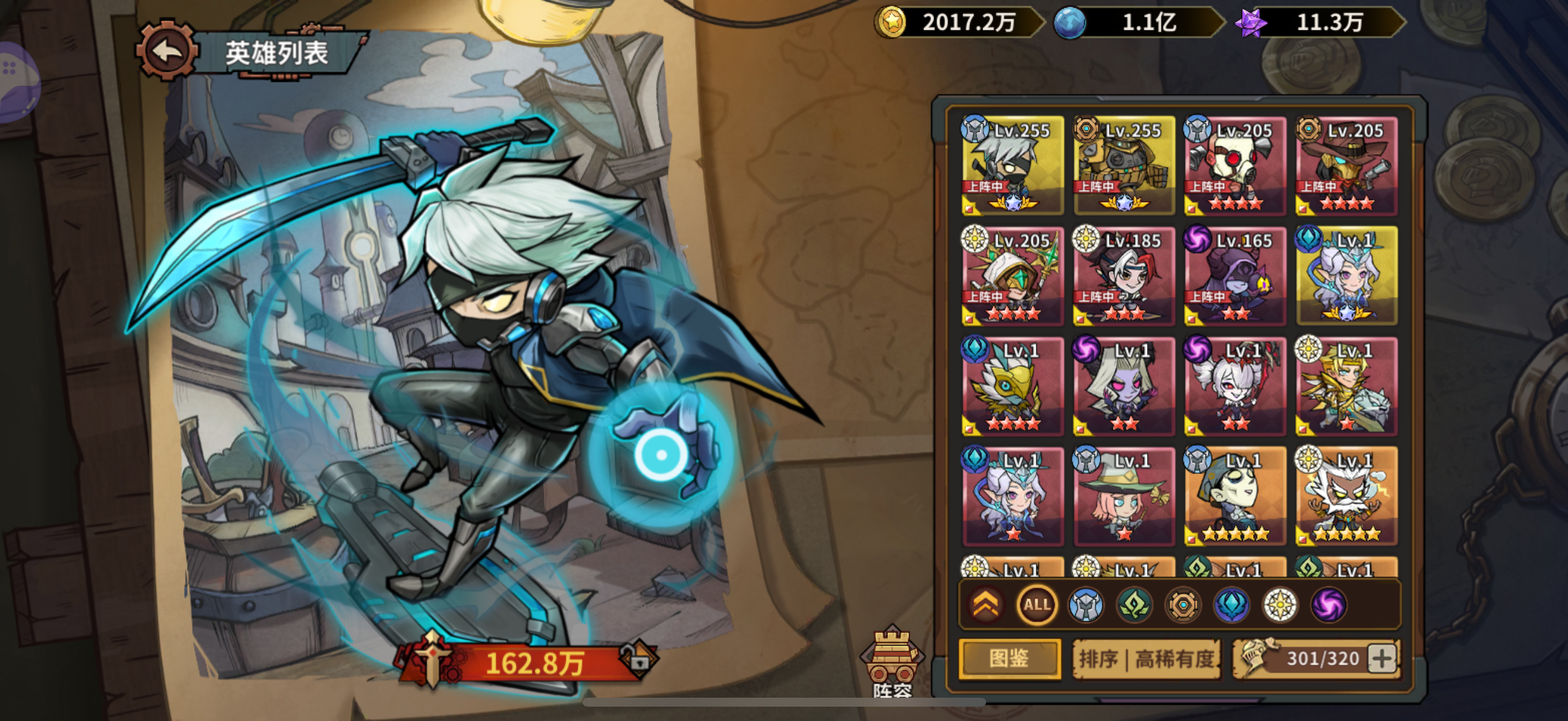The image size is (1568, 721).
Task: Toggle the level-up arrows filter
Action: 987,604
